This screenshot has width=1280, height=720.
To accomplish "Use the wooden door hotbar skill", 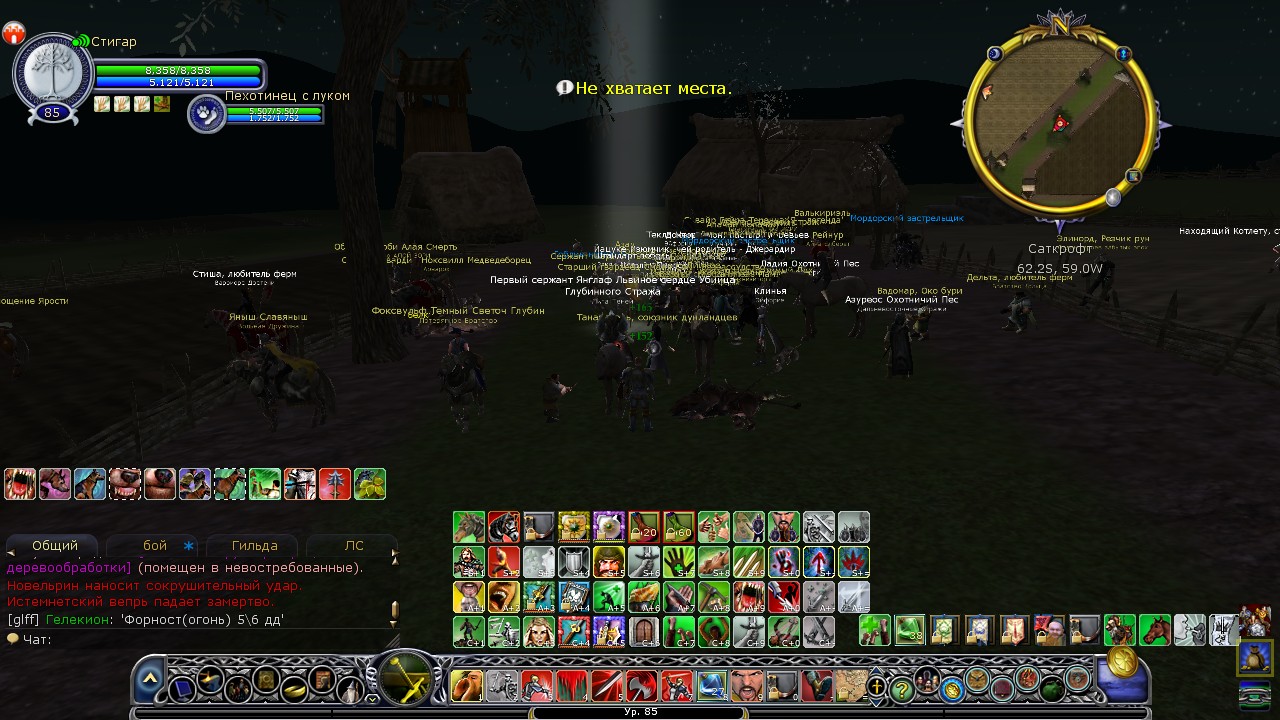I will coord(643,632).
